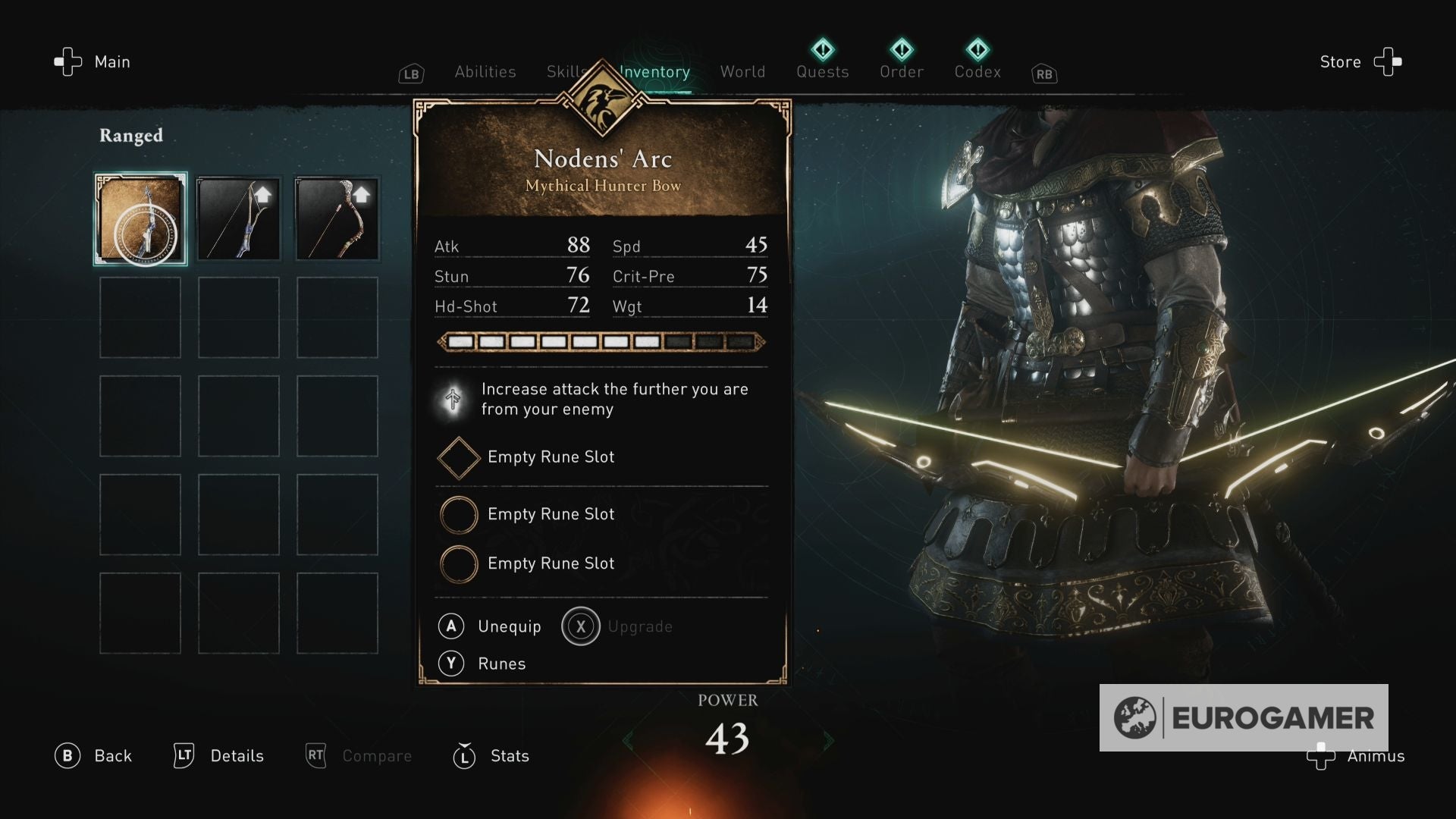Select the second bow in Ranged list
The width and height of the screenshot is (1456, 819).
(x=238, y=219)
